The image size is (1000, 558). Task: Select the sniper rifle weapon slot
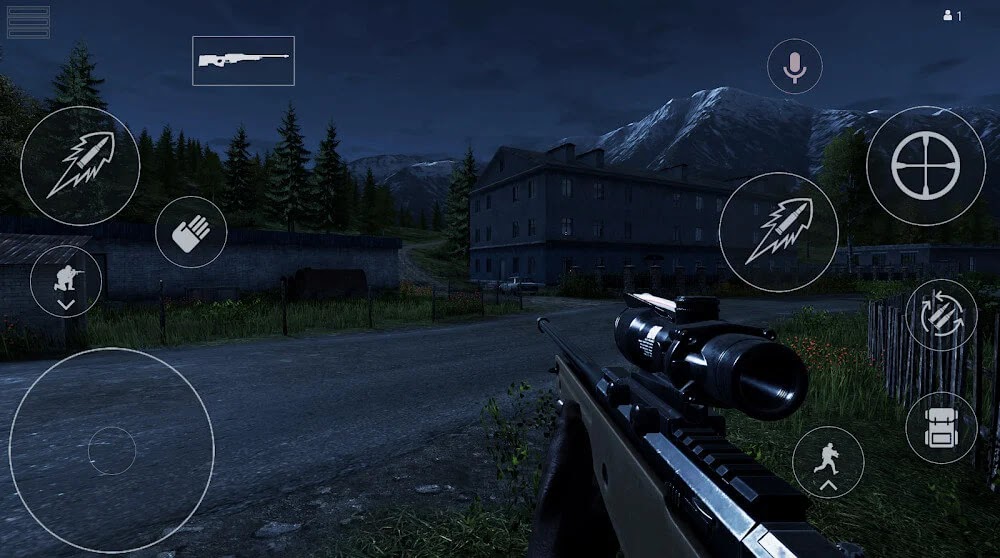243,61
